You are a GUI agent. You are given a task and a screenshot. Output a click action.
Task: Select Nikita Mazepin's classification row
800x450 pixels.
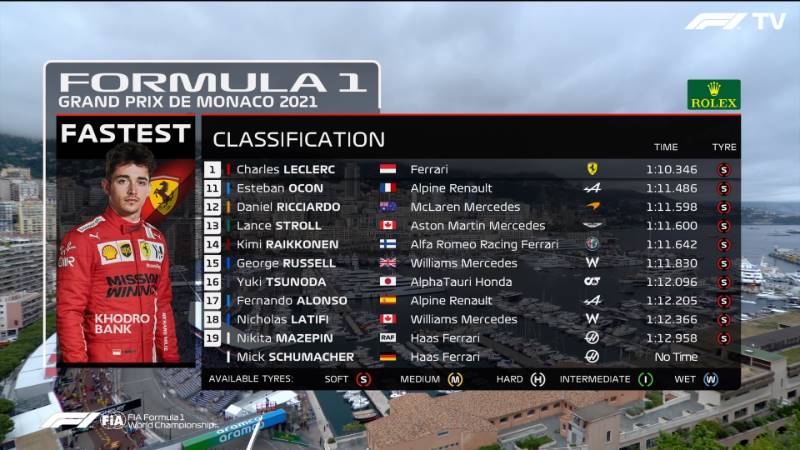tap(470, 338)
